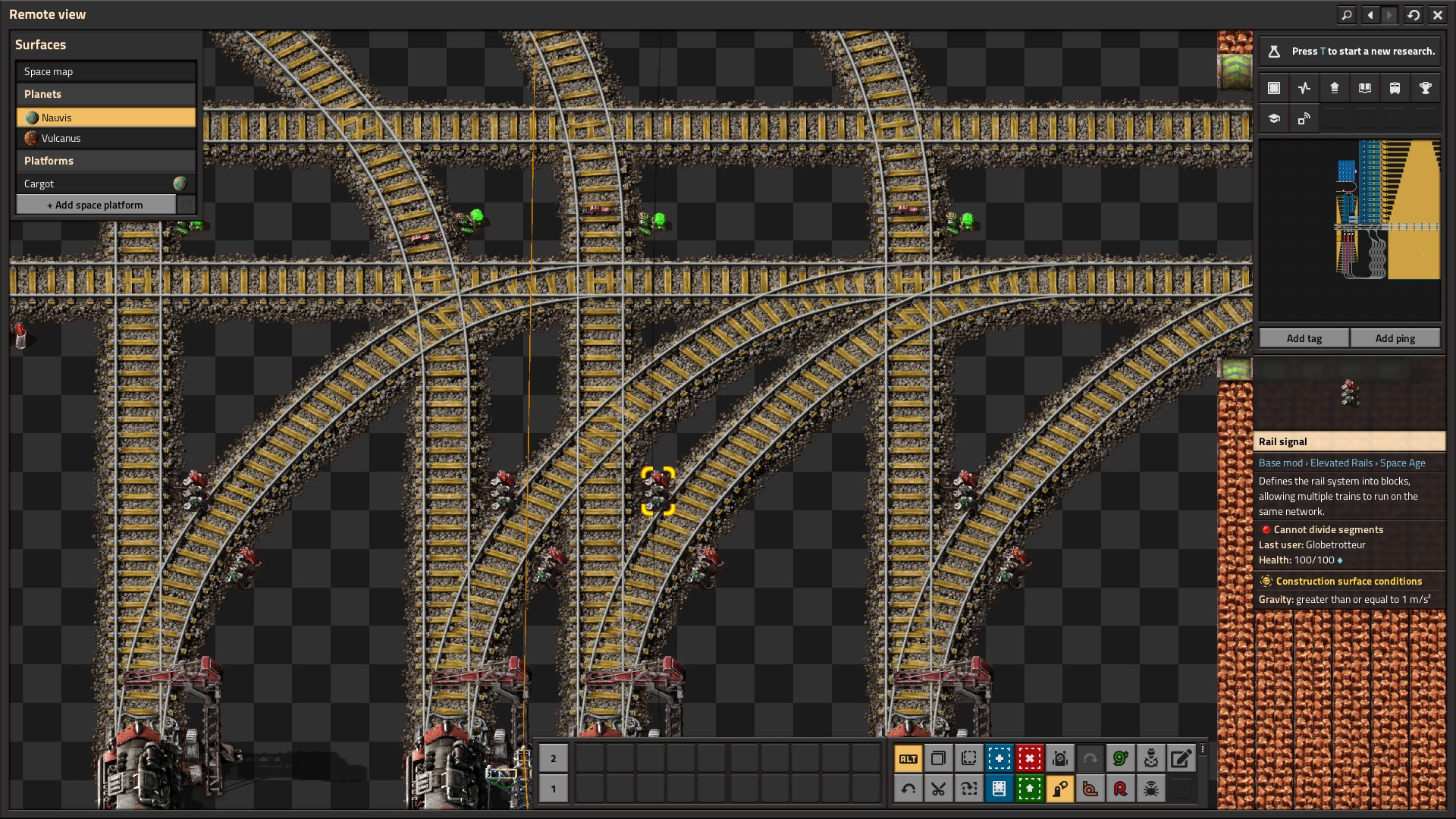
Task: Click the minimap preview
Action: coord(1349,227)
